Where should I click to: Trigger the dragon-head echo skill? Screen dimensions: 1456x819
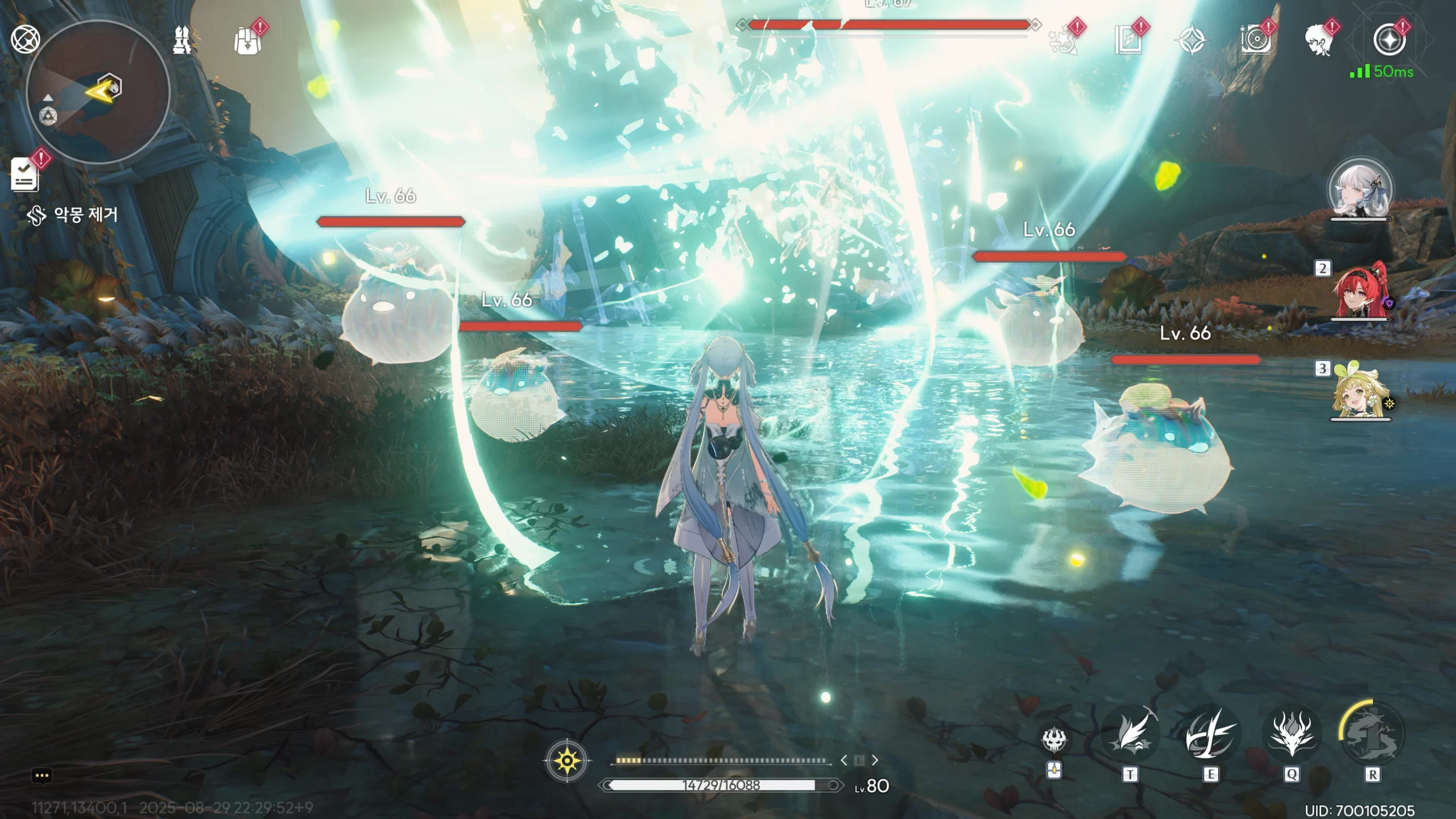pyautogui.click(x=1291, y=735)
